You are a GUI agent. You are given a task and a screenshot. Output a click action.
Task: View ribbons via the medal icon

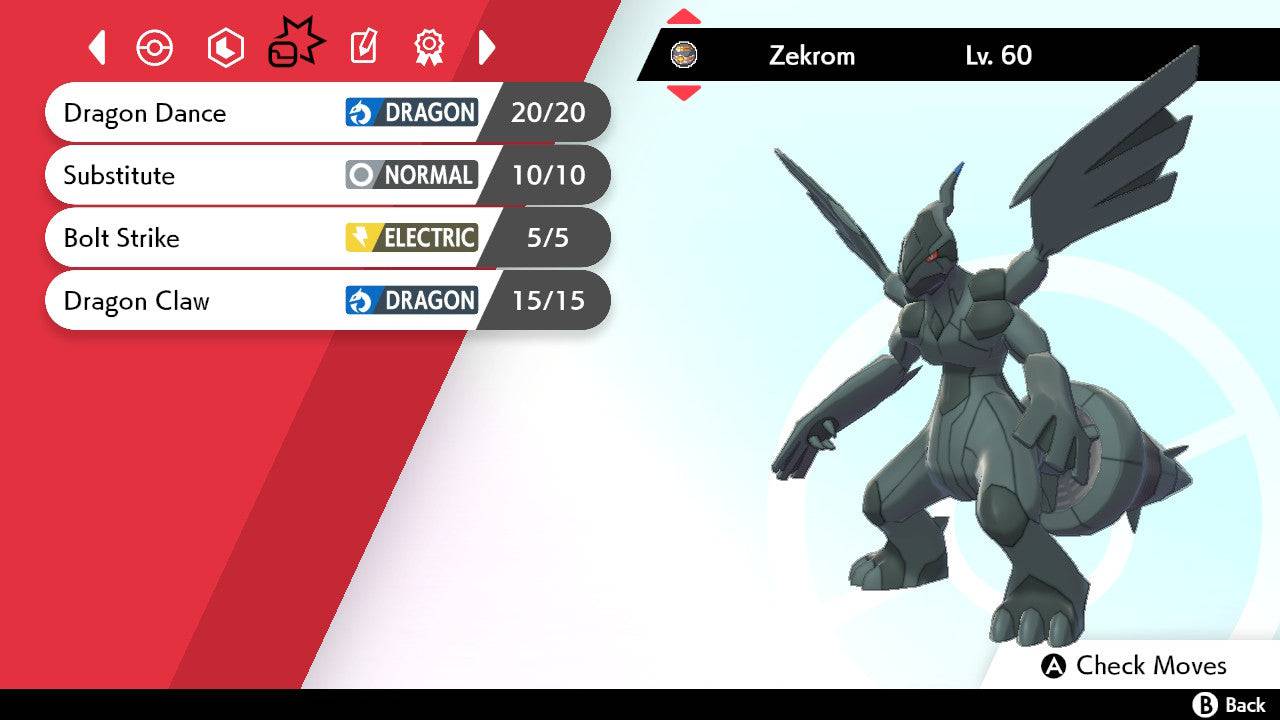pyautogui.click(x=430, y=46)
